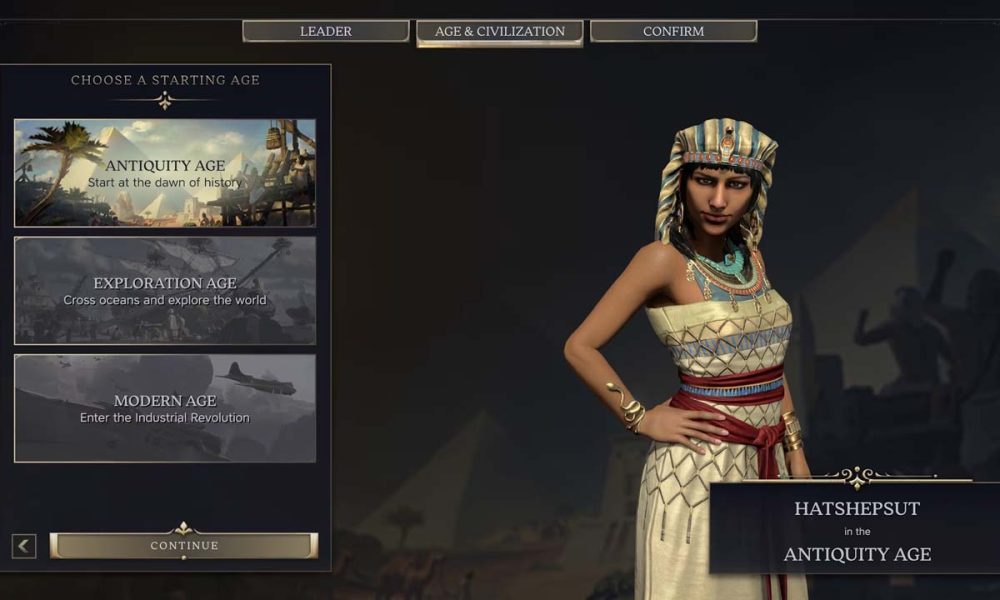Screen dimensions: 1000x600
Task: Click the Continue button
Action: coord(184,545)
